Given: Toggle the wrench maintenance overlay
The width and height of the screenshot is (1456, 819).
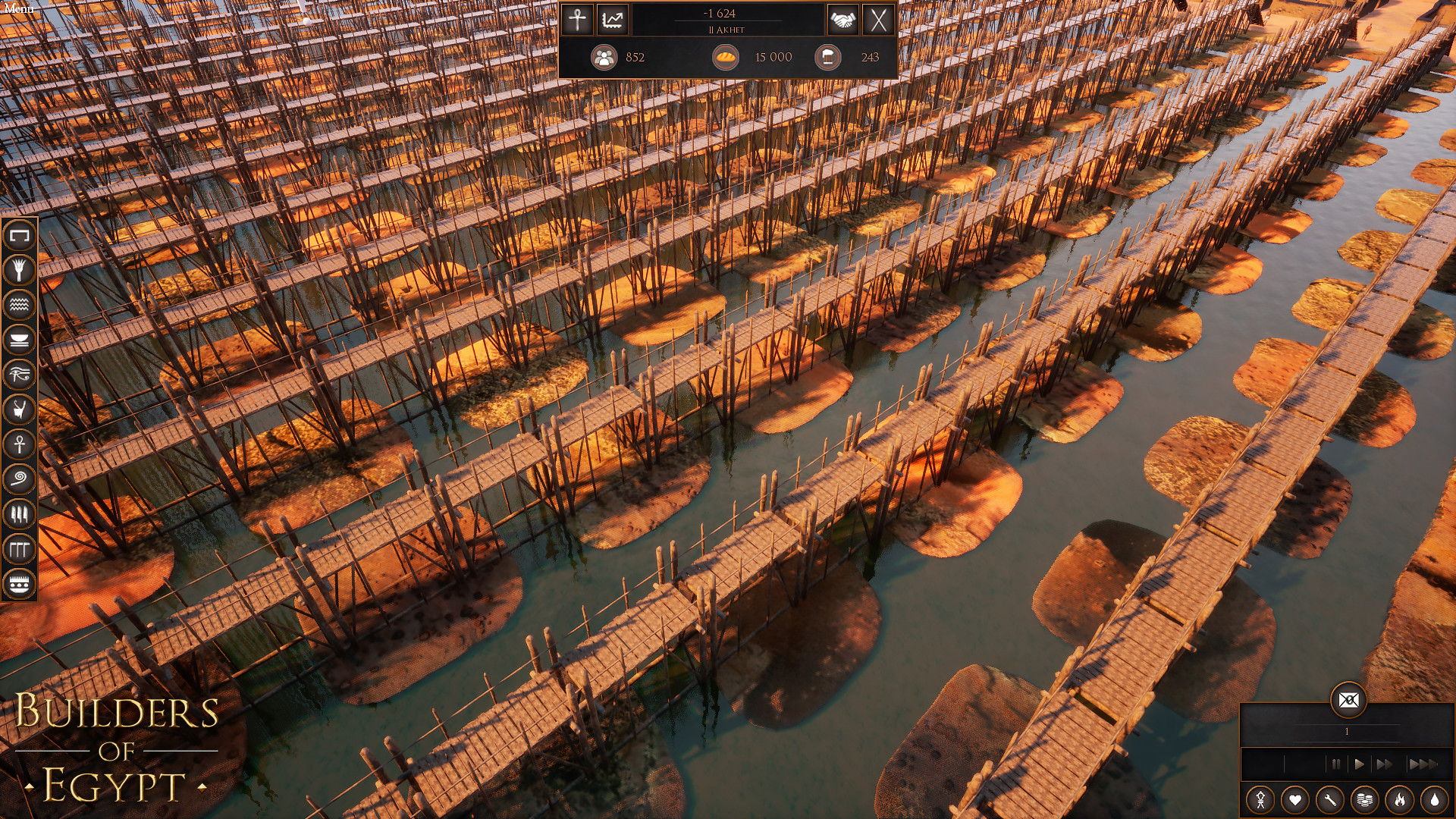Looking at the screenshot, I should coord(1330,800).
